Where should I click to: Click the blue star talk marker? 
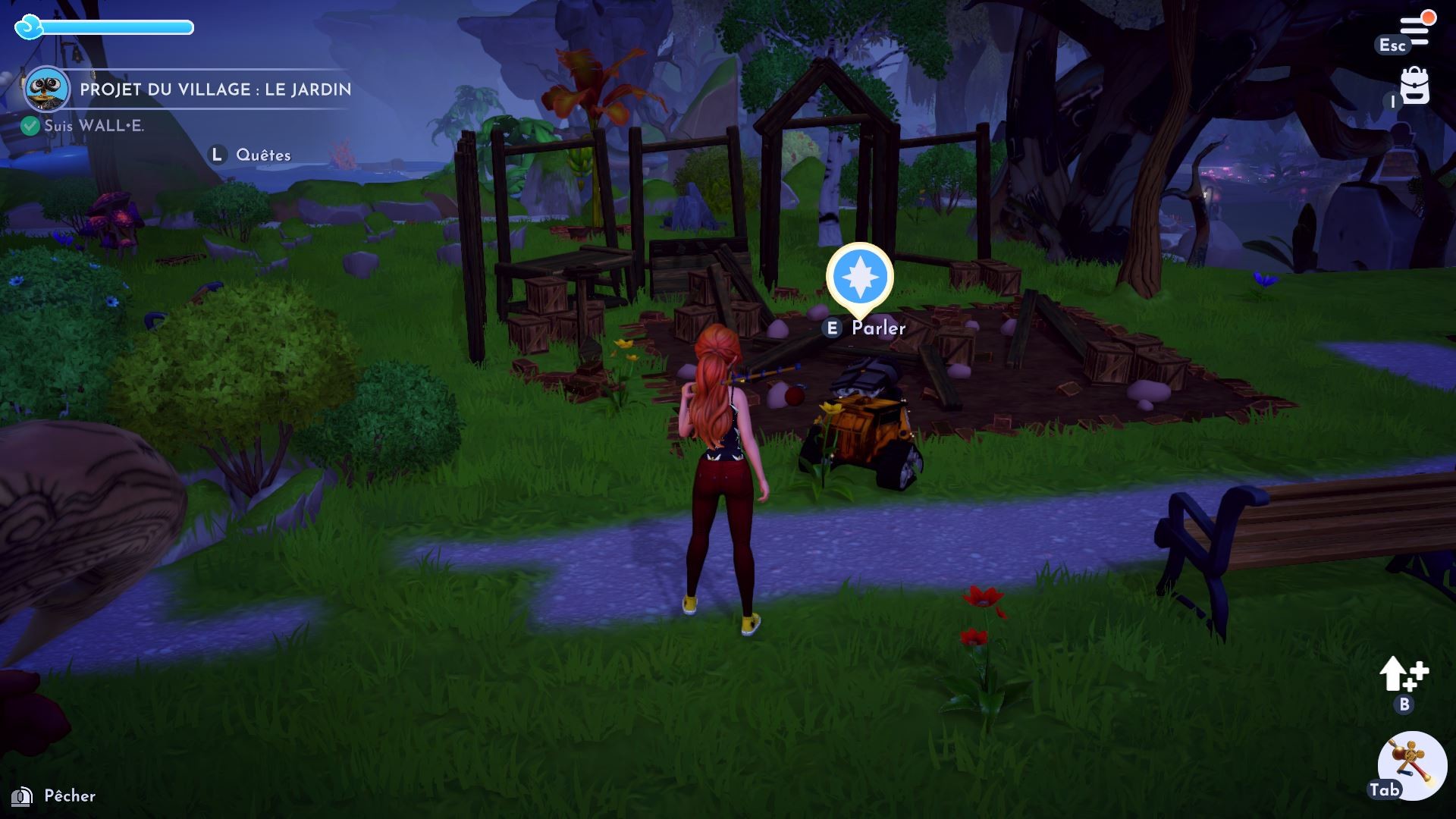pos(859,277)
